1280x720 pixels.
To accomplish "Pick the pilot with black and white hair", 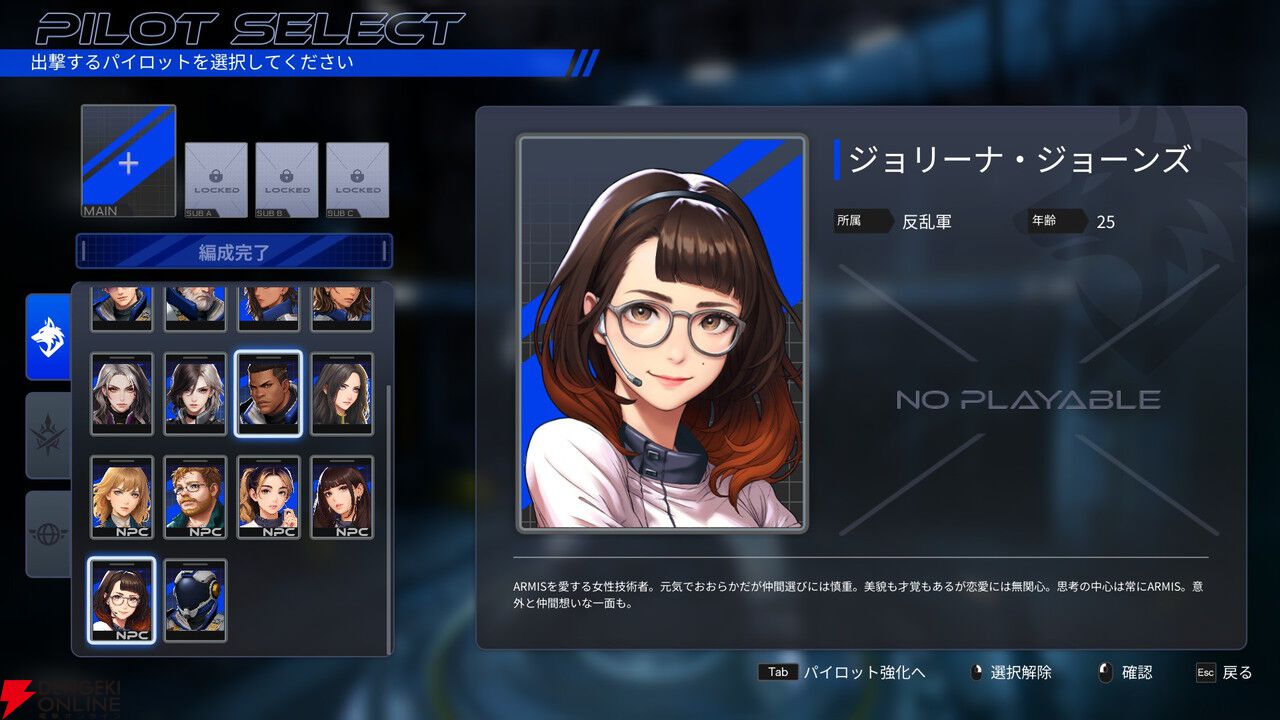I will [195, 394].
